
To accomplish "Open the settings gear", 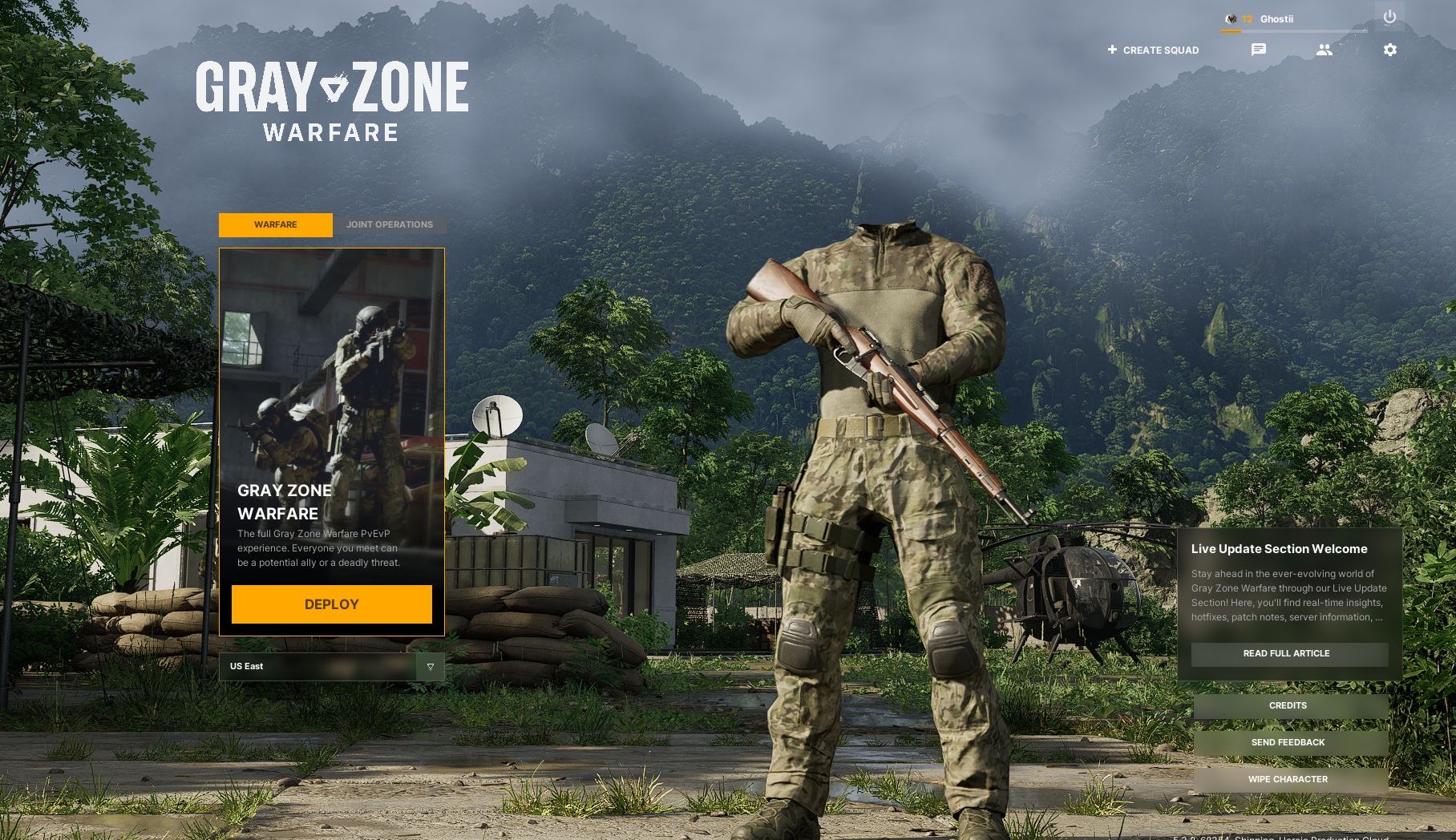I will click(1389, 50).
